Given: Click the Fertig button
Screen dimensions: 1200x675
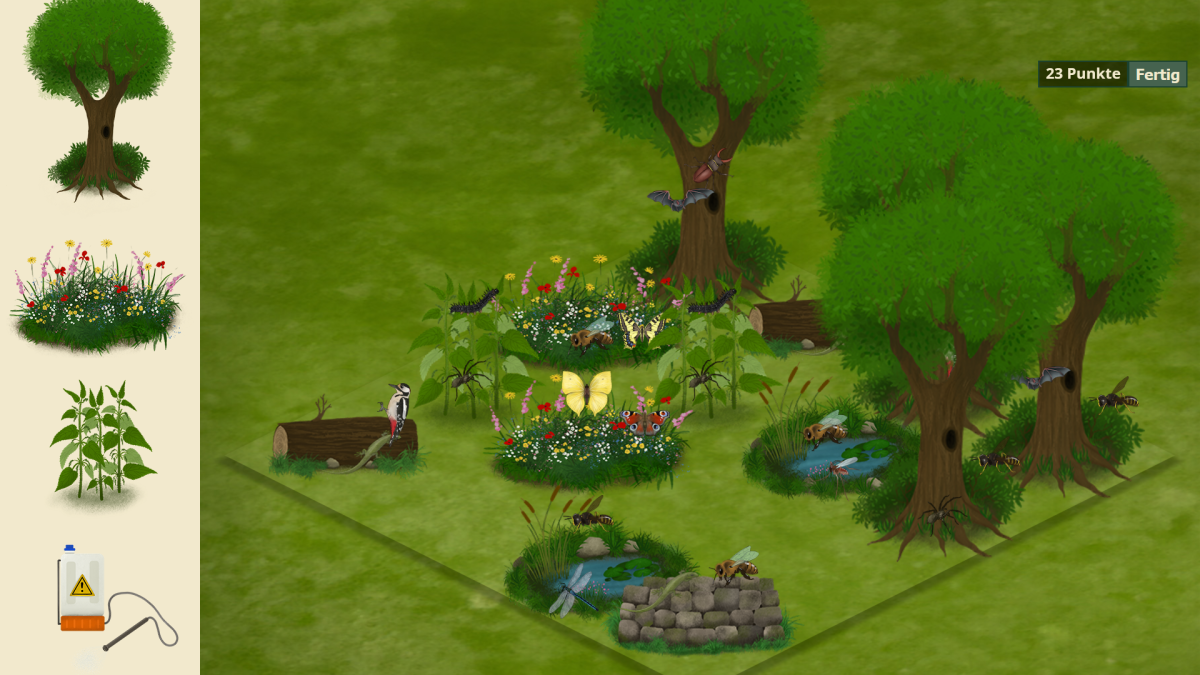Looking at the screenshot, I should [x=1157, y=74].
